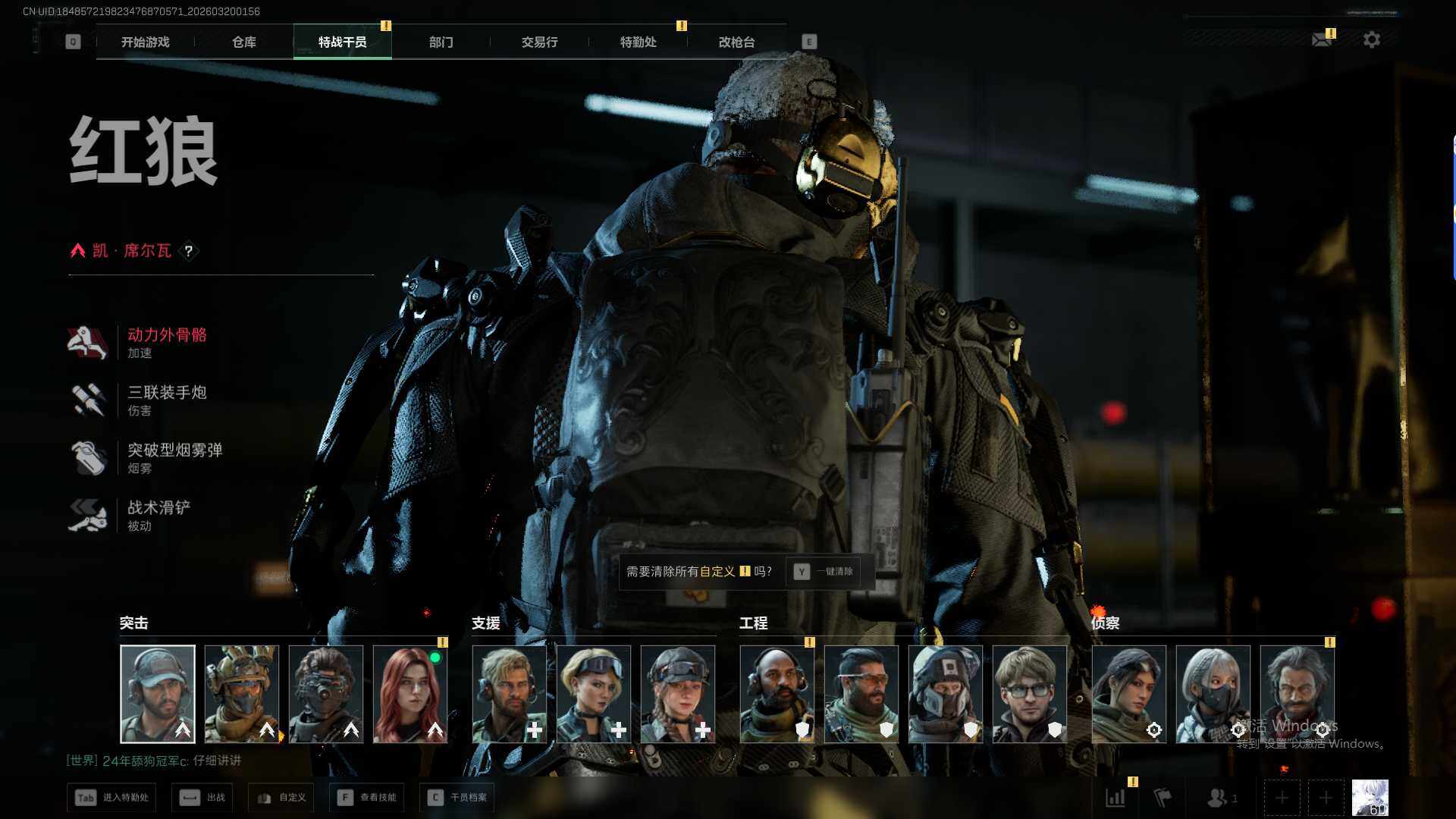Click the question mark beside 凯·席尔瓦
Screen dimensions: 1456x819
[x=189, y=251]
